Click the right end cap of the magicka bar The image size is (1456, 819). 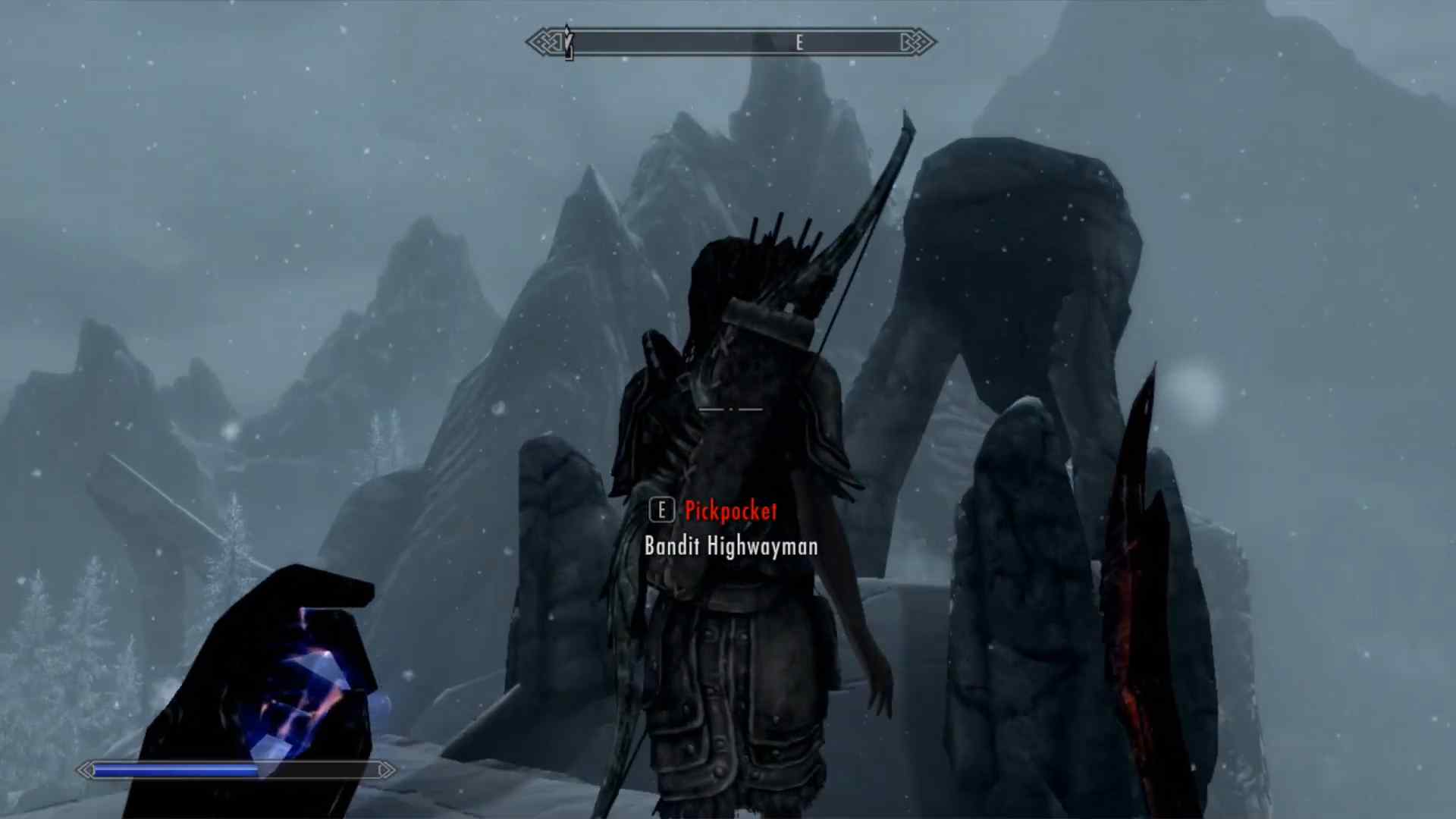click(384, 770)
